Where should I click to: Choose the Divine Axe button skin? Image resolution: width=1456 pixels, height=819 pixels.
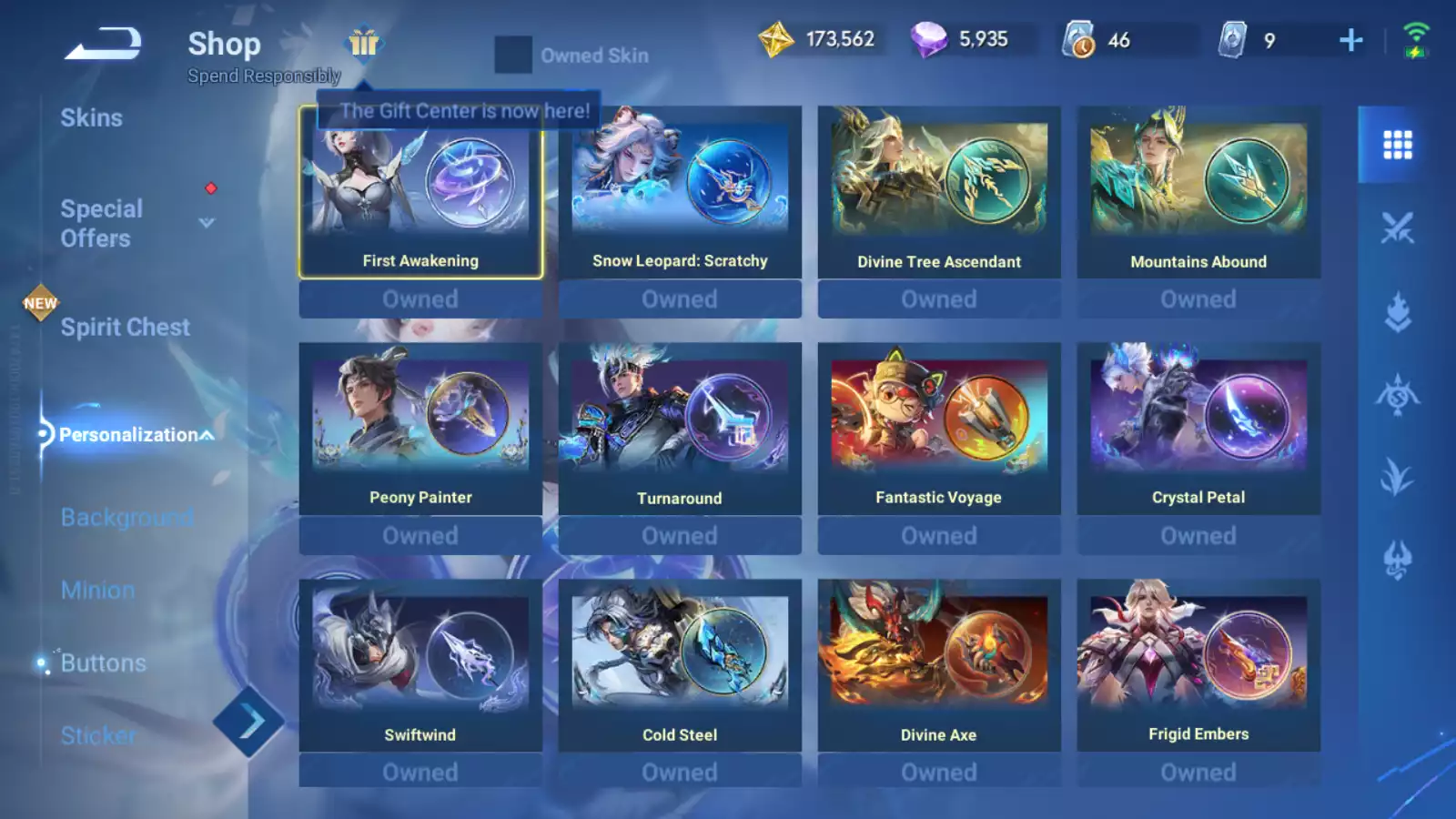coord(938,665)
